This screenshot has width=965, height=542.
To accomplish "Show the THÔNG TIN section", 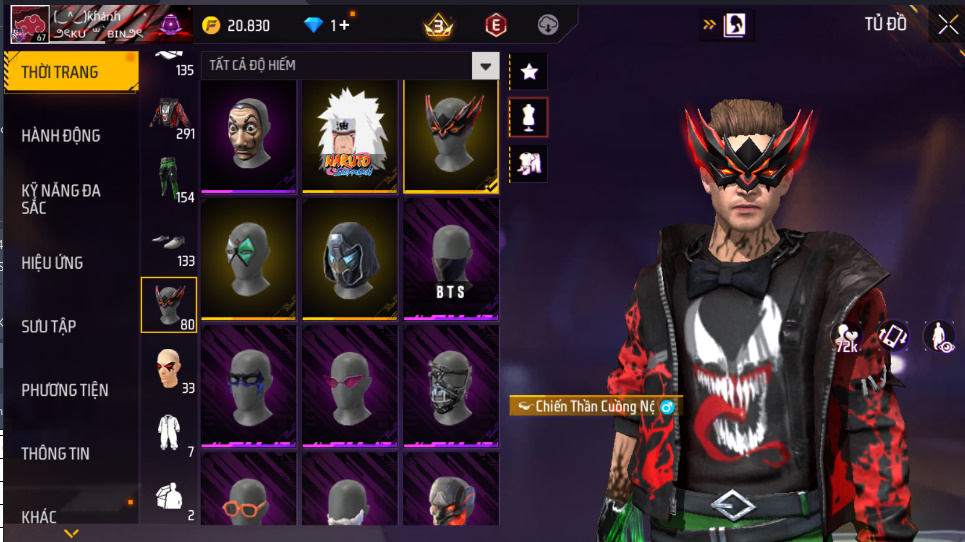I will tap(56, 453).
